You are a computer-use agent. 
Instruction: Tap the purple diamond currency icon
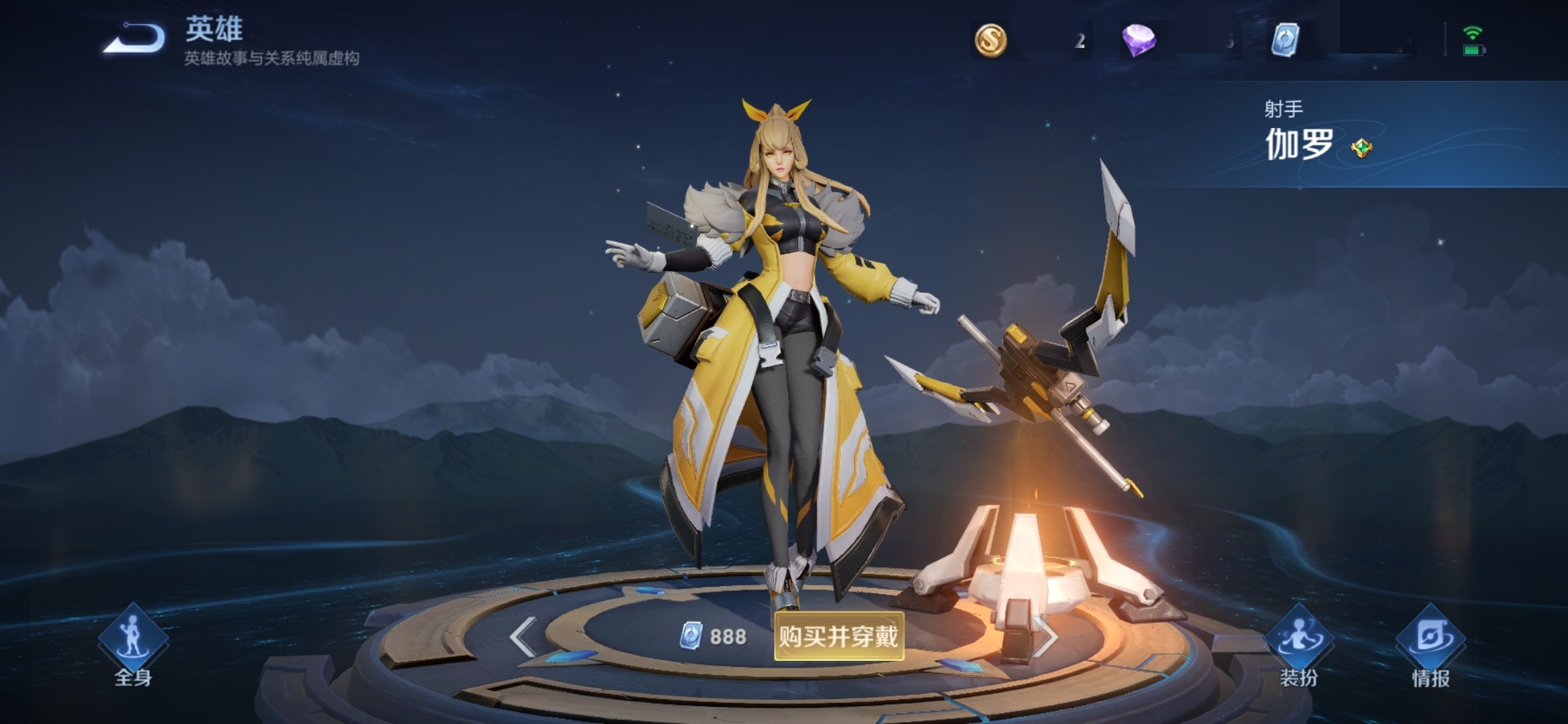pos(1138,40)
